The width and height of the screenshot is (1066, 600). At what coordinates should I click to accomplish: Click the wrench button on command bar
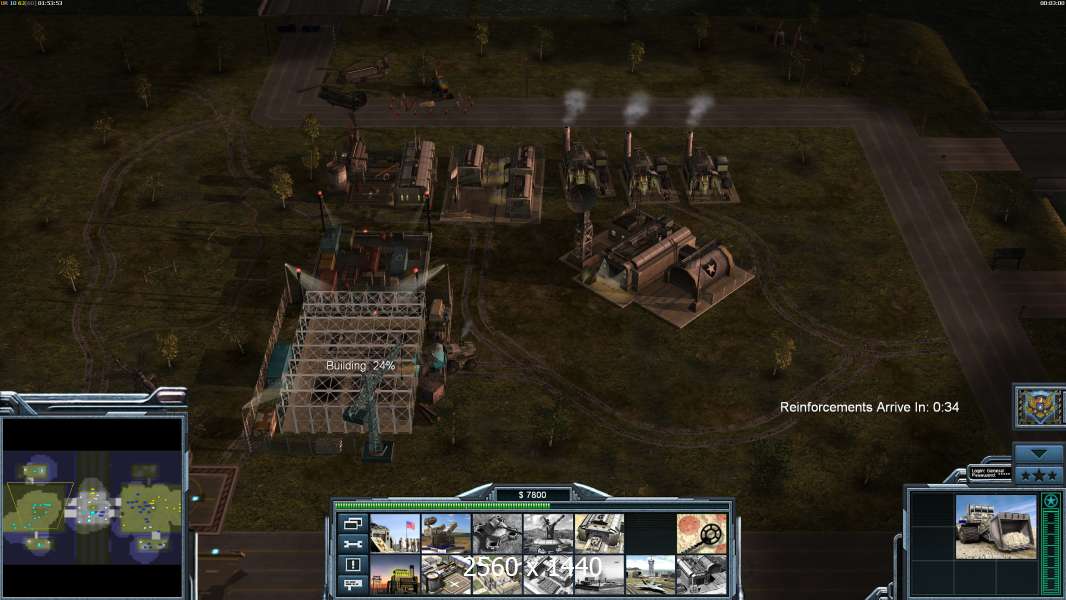pyautogui.click(x=352, y=544)
